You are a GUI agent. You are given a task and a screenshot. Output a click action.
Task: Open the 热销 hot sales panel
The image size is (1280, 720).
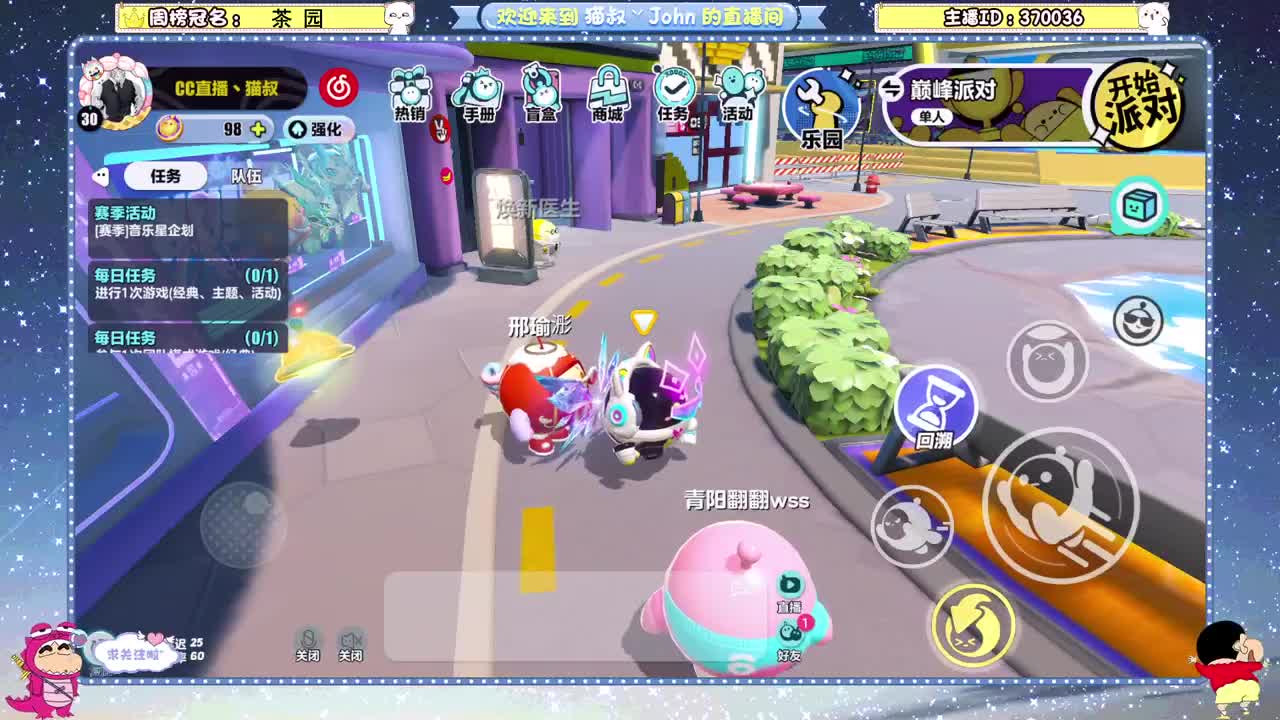[410, 95]
